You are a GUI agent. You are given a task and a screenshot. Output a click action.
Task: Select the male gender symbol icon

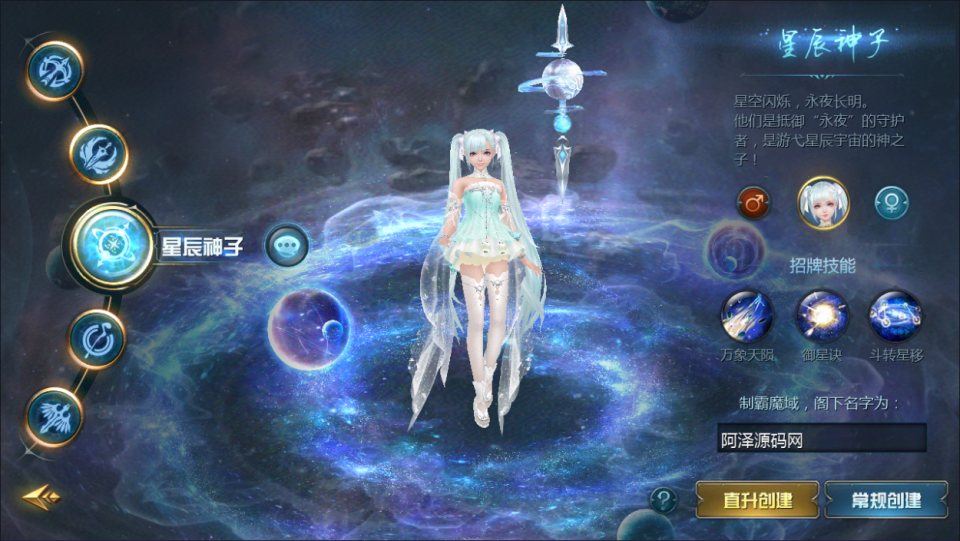point(754,203)
